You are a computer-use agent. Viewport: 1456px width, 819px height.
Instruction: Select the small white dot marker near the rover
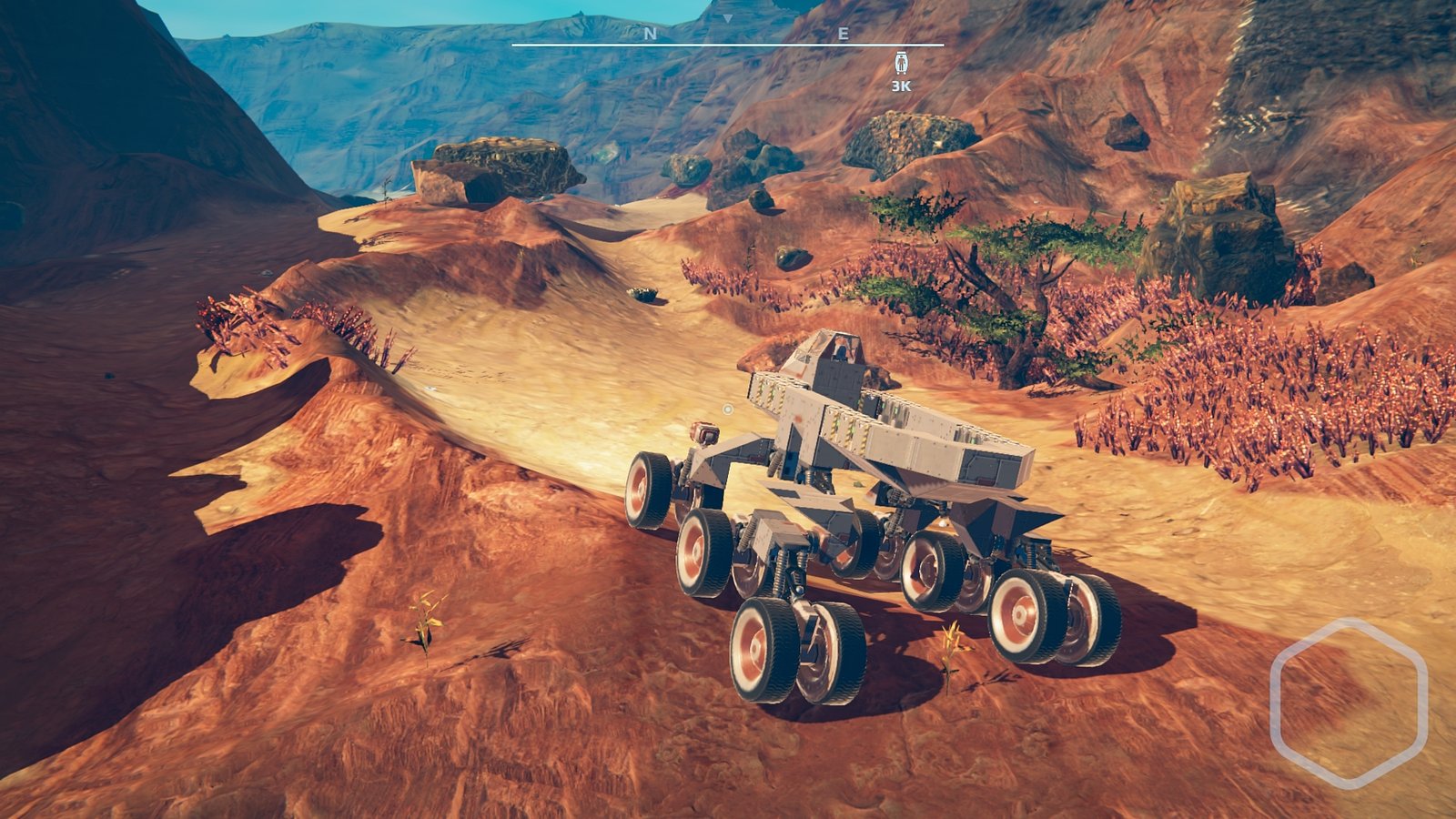(726, 410)
